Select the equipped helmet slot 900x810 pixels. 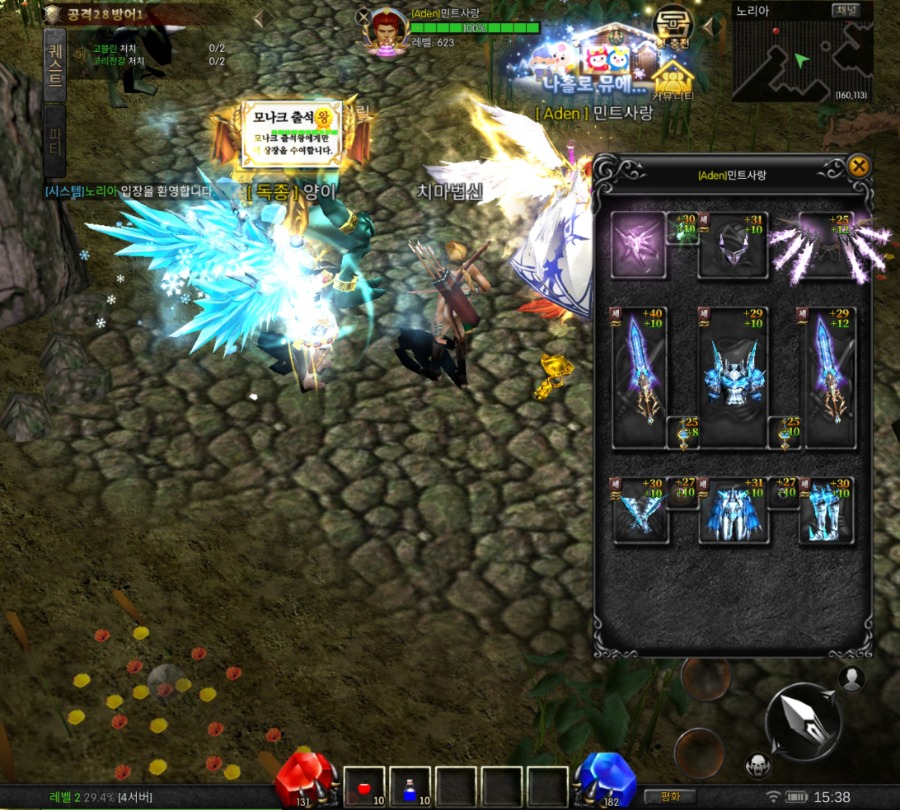(x=733, y=245)
